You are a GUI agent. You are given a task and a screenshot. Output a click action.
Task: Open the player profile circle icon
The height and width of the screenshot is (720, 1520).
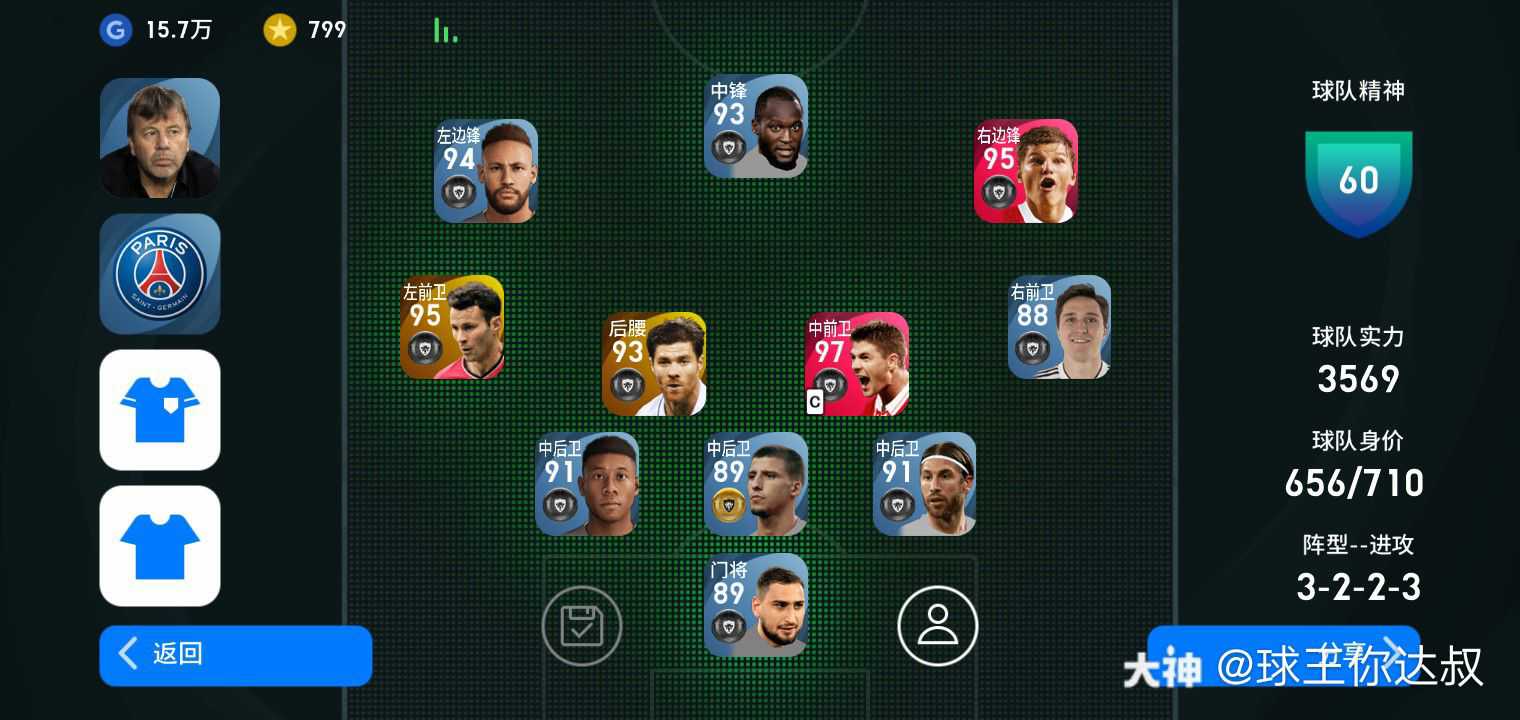[937, 626]
